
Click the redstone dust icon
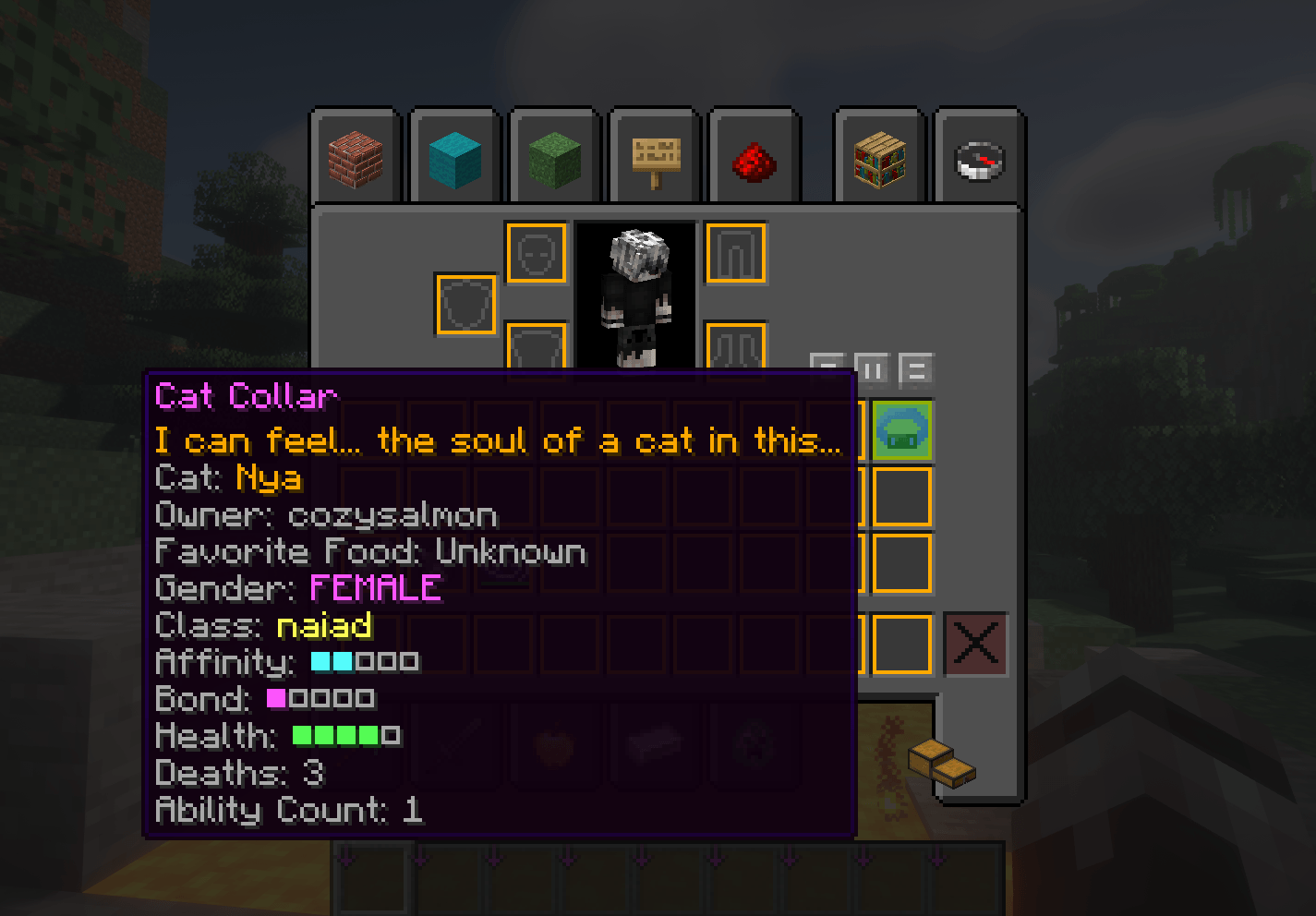point(753,157)
